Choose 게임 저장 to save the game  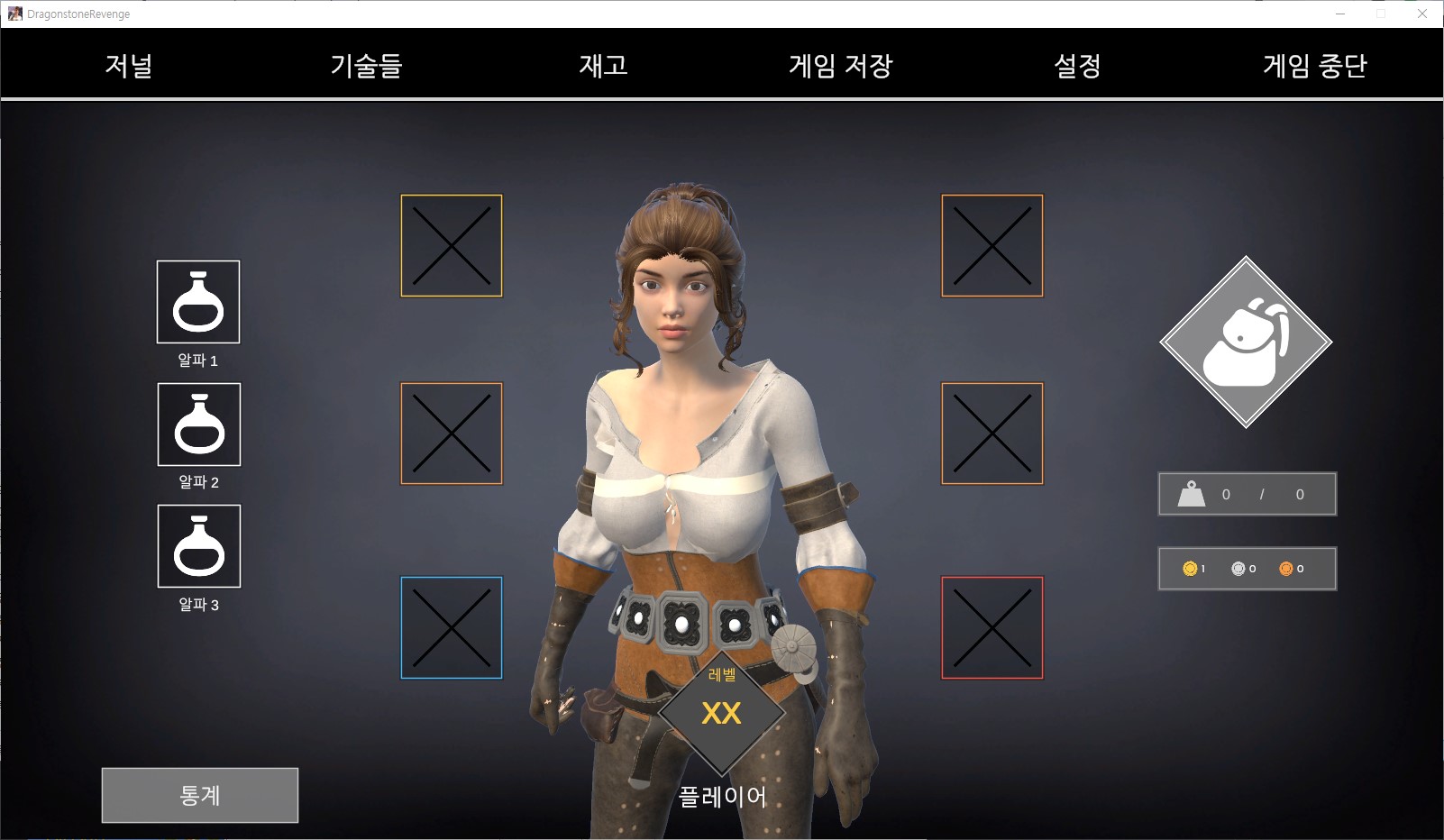840,65
